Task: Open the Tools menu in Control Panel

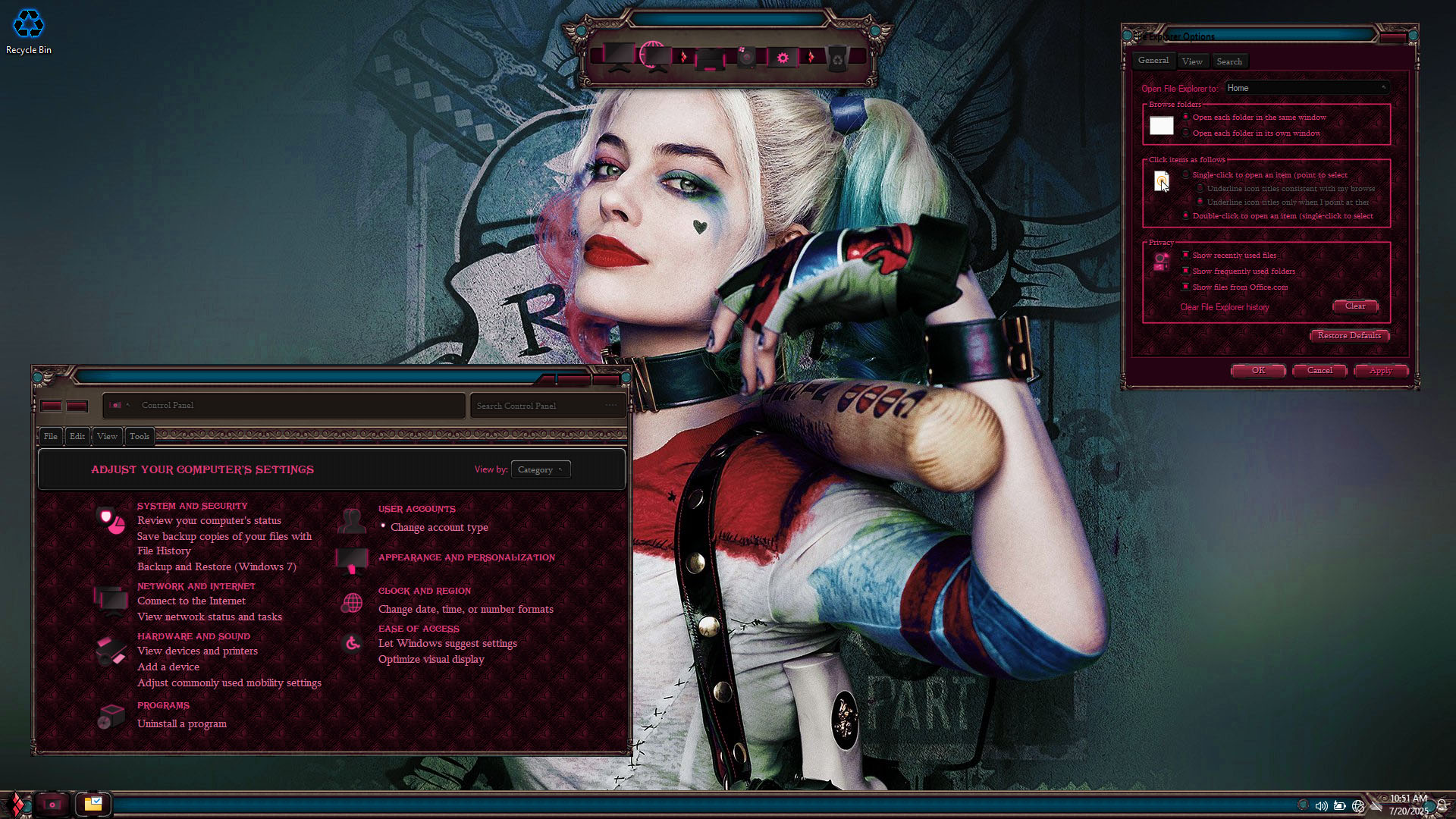Action: 140,436
